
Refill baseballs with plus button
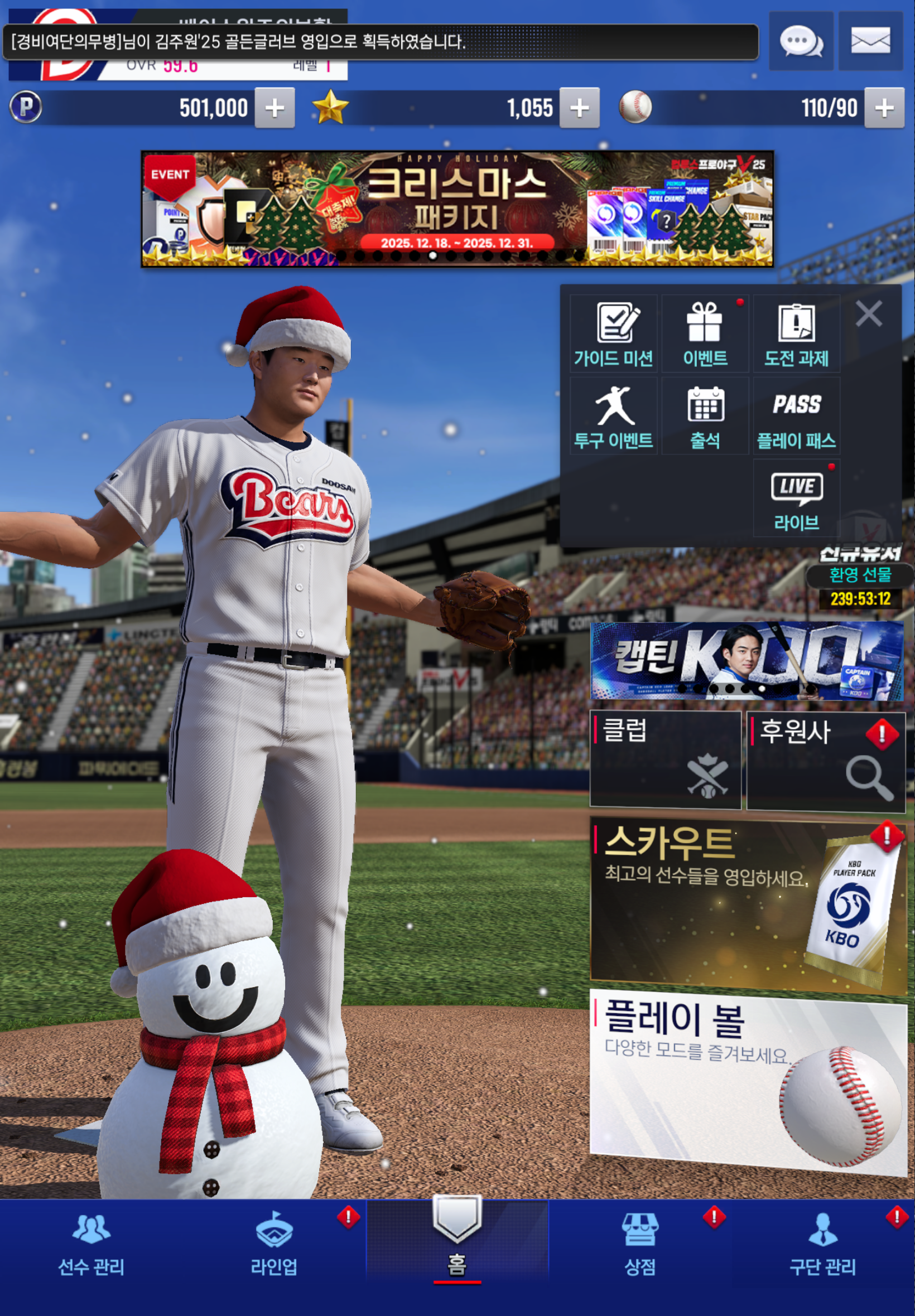click(883, 108)
